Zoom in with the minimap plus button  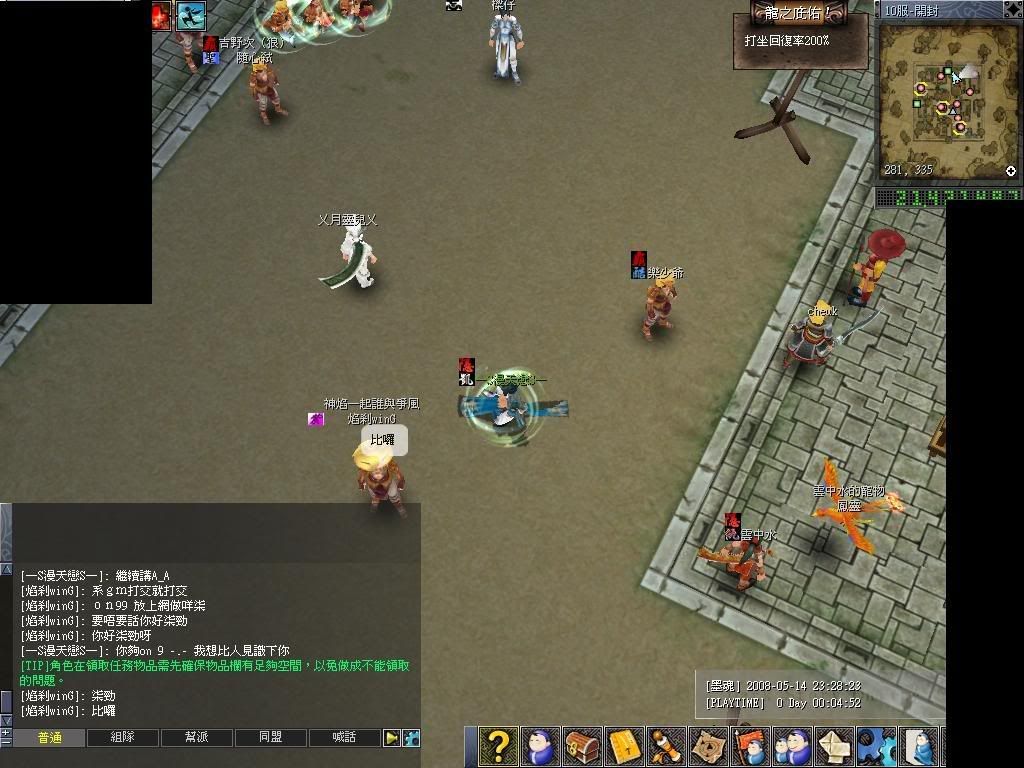(x=1011, y=171)
